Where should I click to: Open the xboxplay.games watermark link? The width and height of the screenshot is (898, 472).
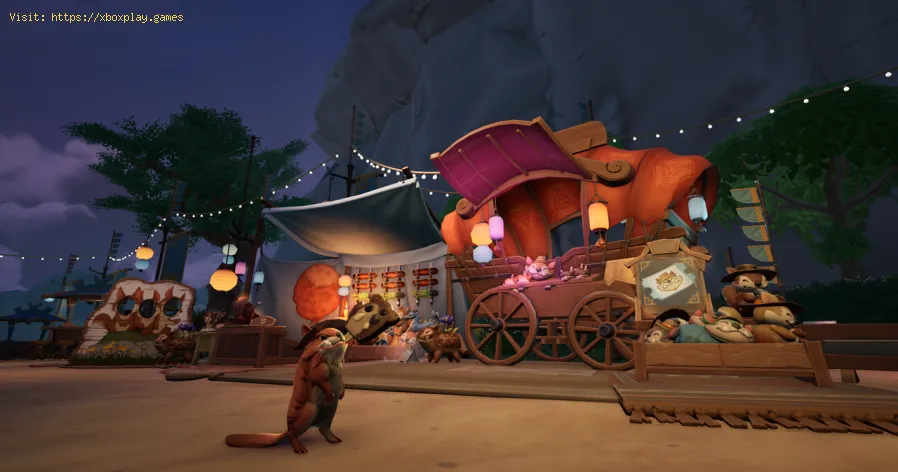pyautogui.click(x=116, y=17)
